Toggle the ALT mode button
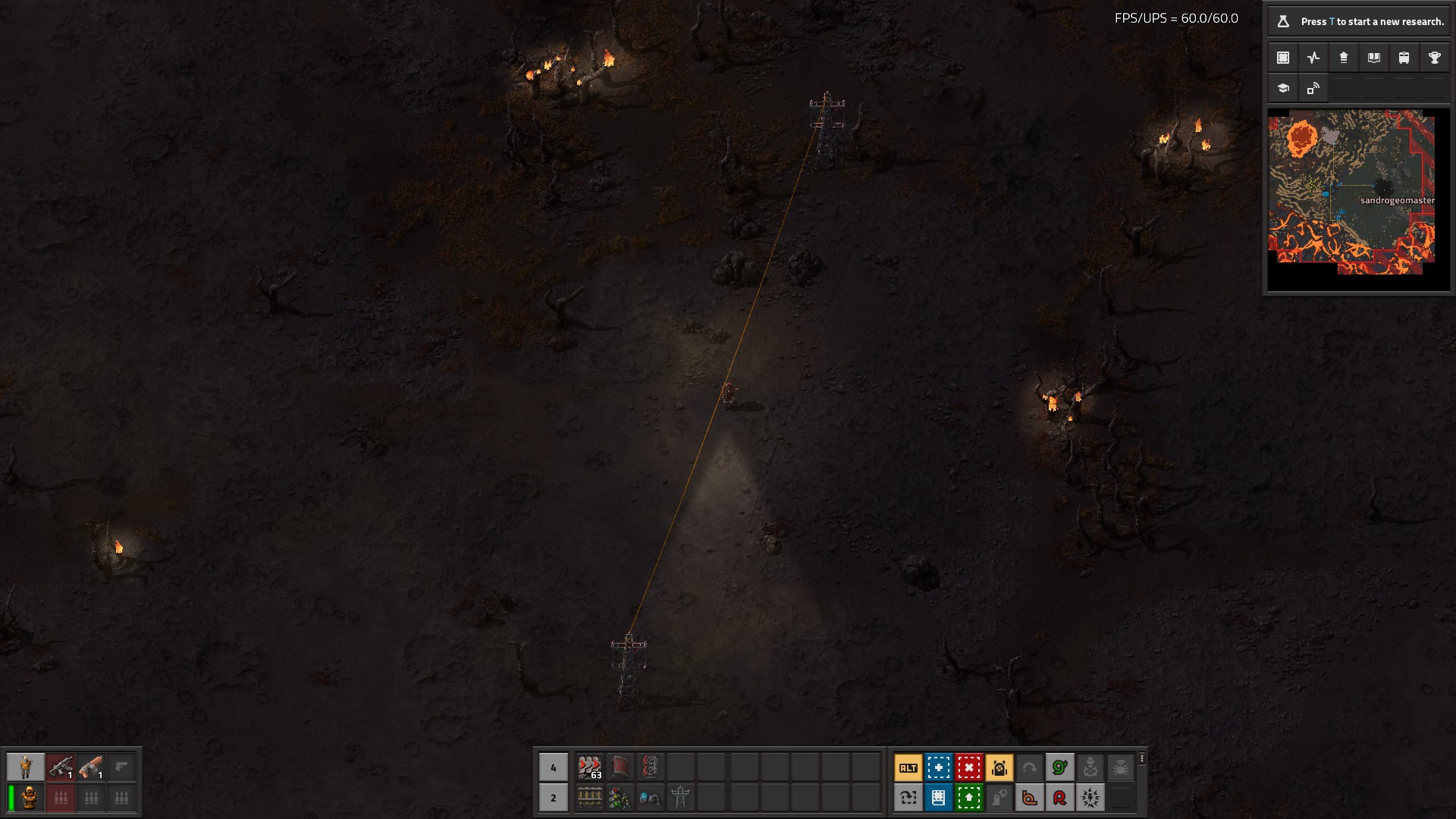The width and height of the screenshot is (1456, 819). pos(908,767)
